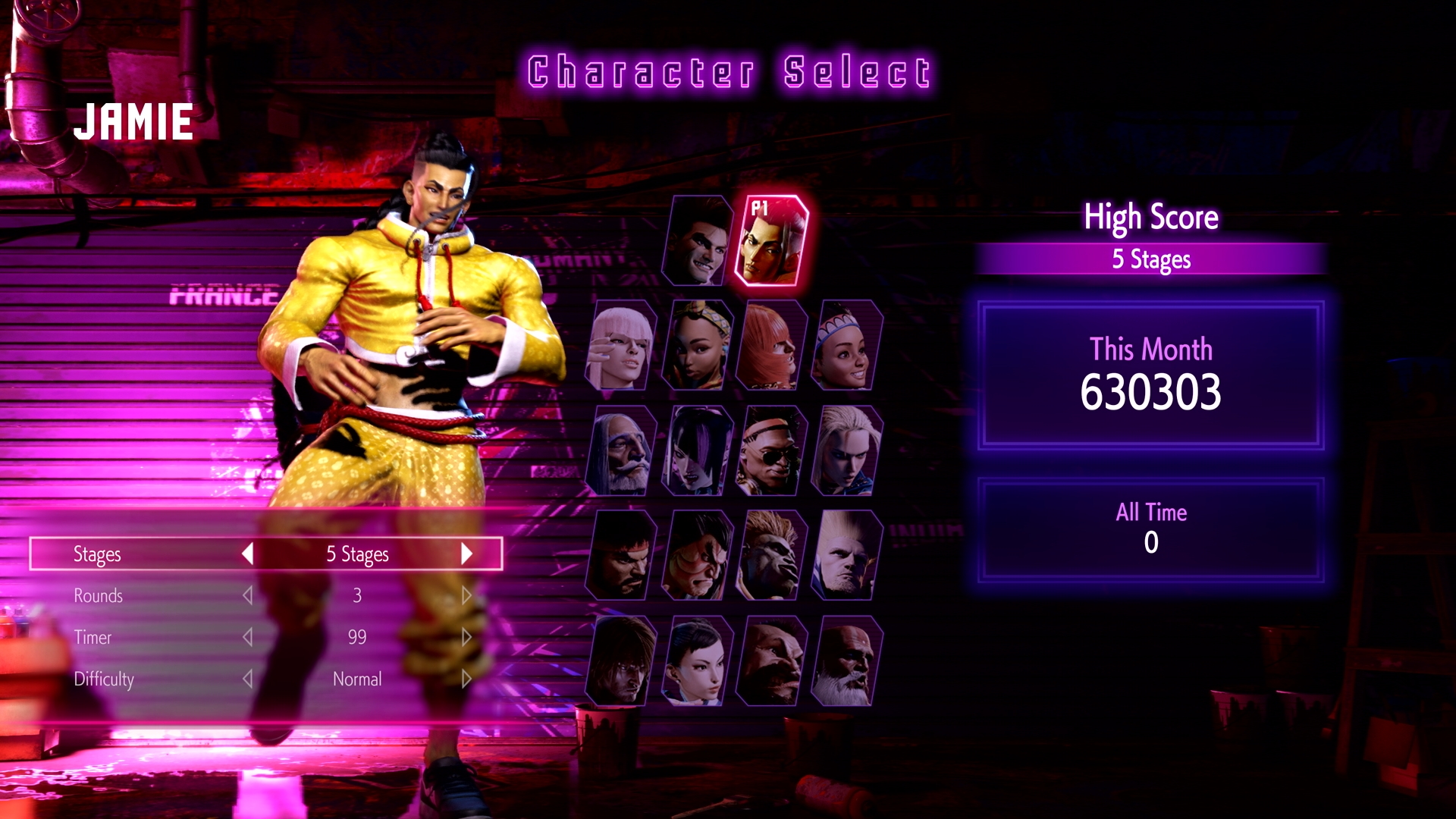Select Cammy's portrait

tap(846, 450)
